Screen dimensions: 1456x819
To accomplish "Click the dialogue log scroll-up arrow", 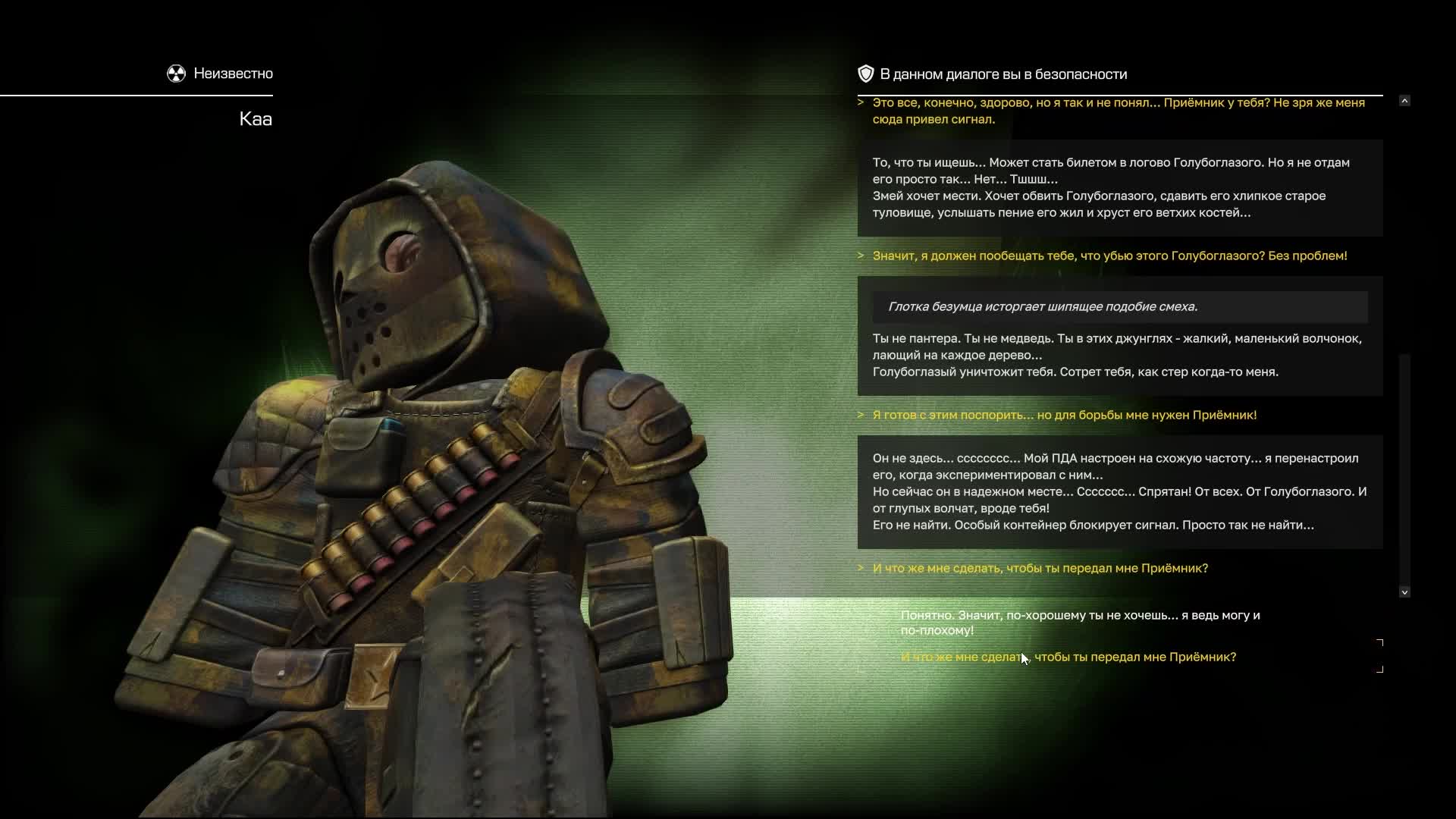I will click(x=1404, y=101).
